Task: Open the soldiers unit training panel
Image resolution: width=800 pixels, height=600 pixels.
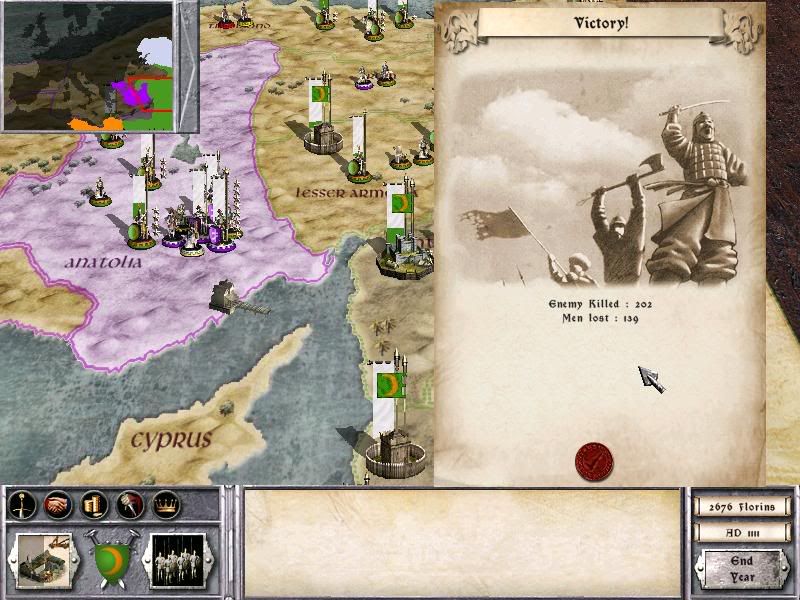Action: click(177, 559)
